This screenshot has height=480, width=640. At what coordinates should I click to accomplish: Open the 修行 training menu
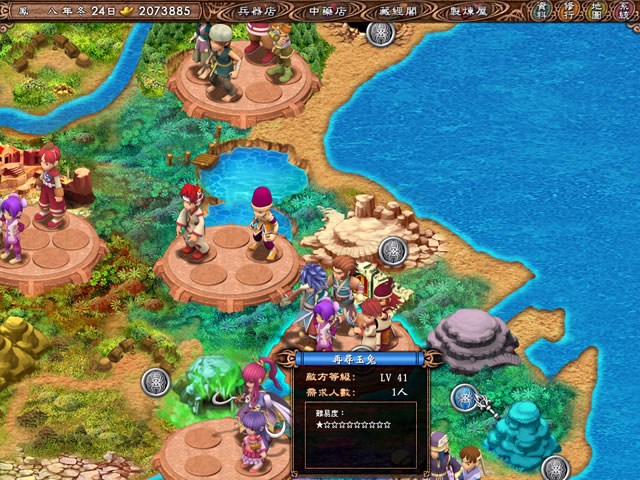click(x=568, y=11)
